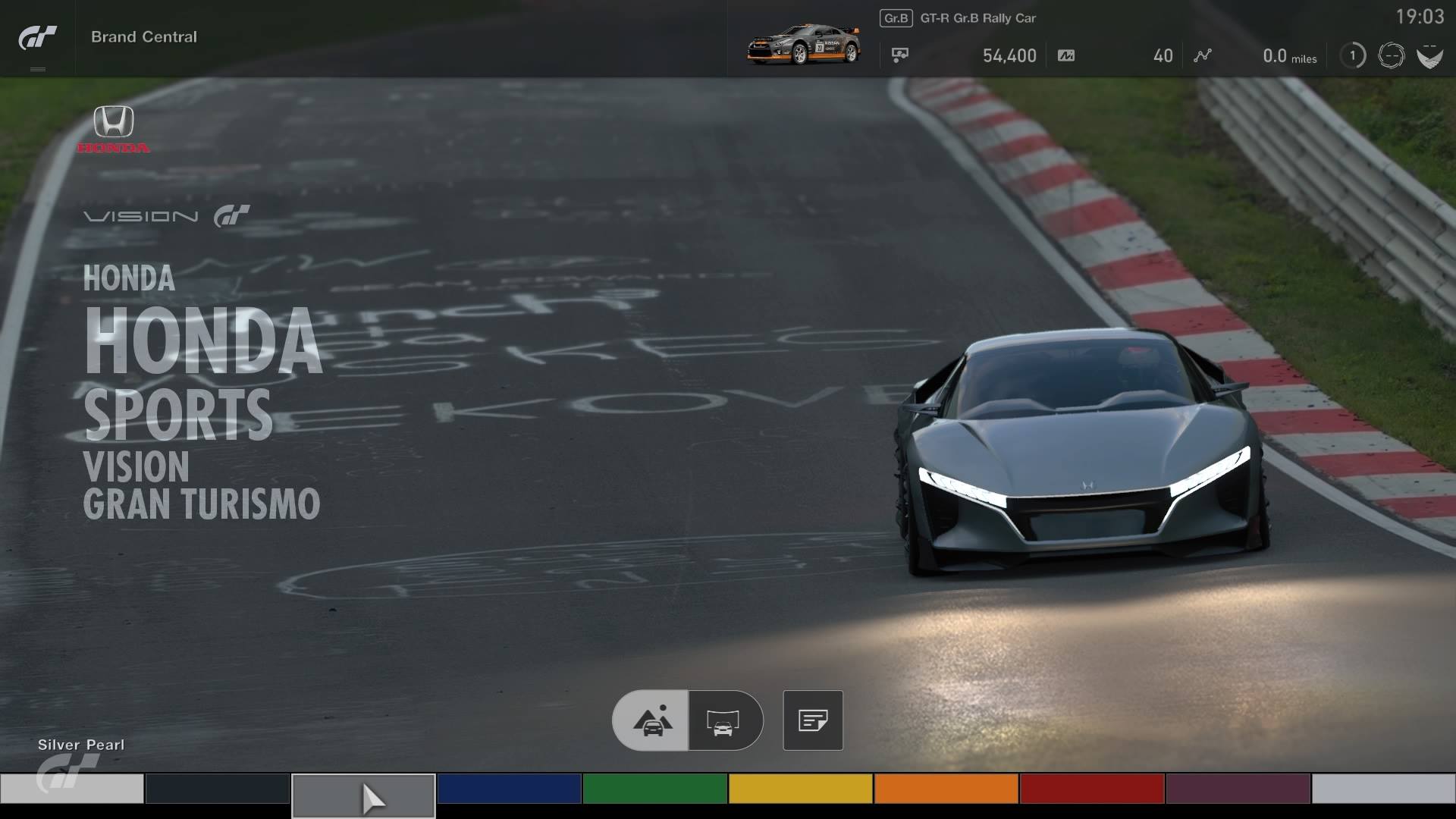This screenshot has width=1456, height=819.
Task: Click the Honda brand logo
Action: [114, 129]
